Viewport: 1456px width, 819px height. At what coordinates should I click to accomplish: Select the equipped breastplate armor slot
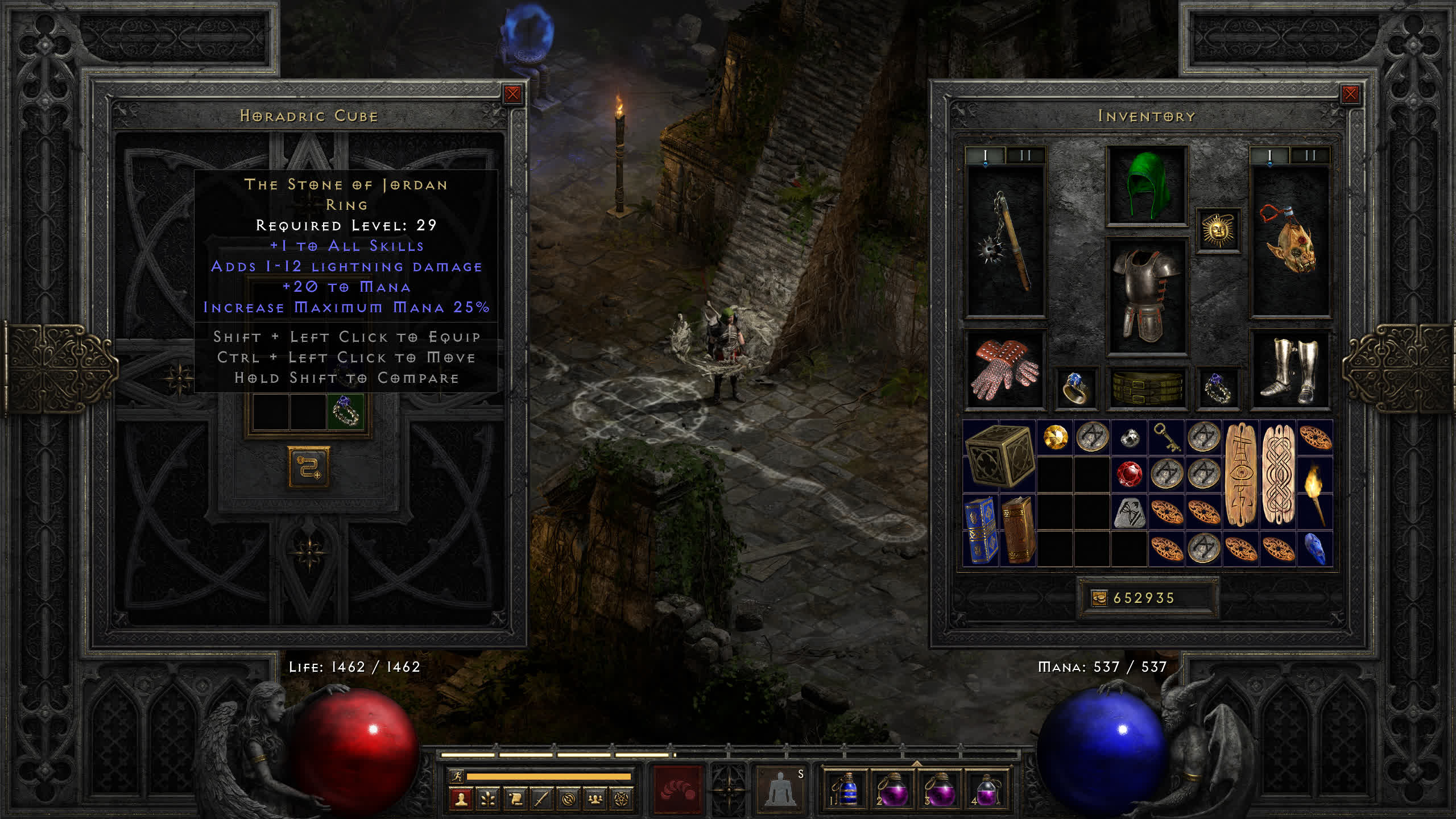click(x=1147, y=296)
